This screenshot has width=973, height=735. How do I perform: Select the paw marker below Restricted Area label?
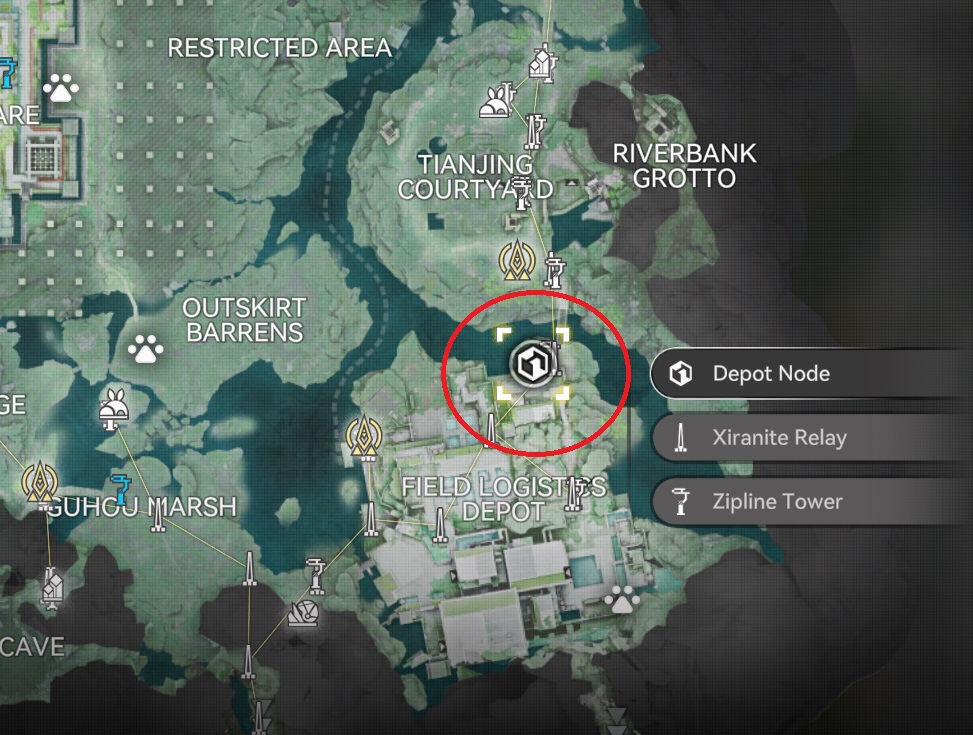(x=62, y=90)
